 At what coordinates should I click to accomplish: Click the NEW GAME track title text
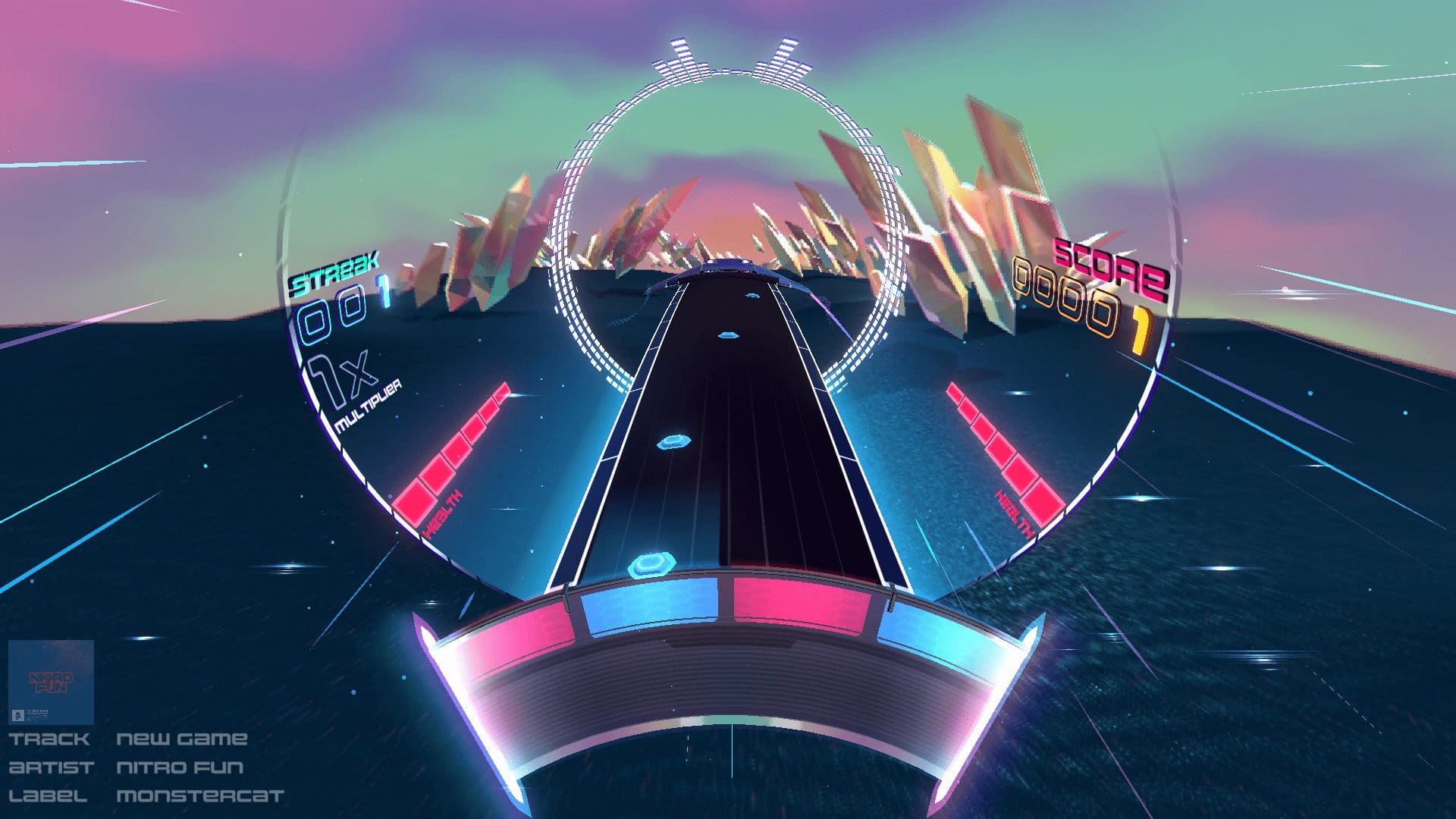183,737
